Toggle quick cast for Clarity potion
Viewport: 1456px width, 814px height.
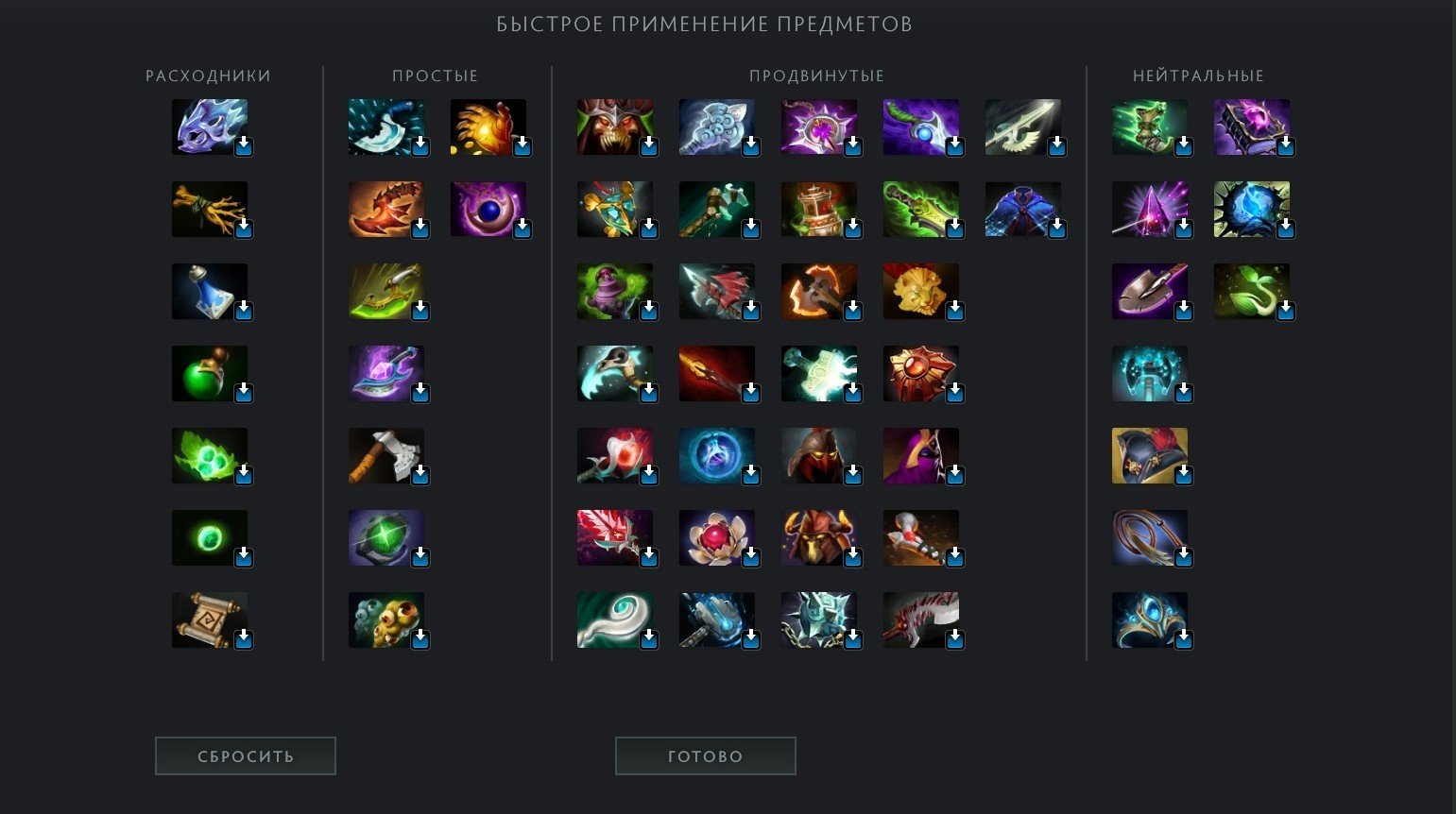click(210, 292)
